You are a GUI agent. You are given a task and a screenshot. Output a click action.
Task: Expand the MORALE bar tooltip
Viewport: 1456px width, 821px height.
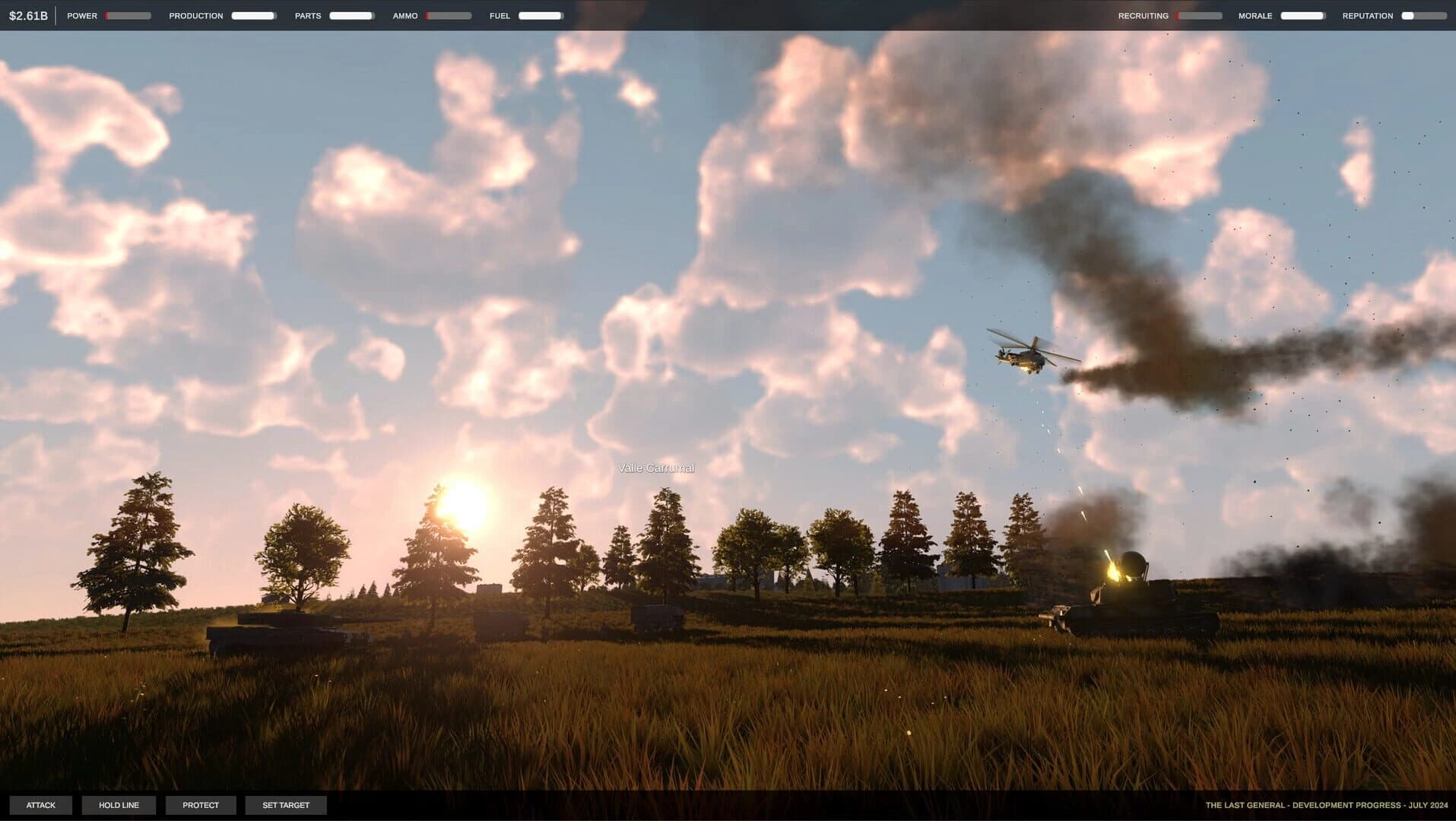[1302, 14]
